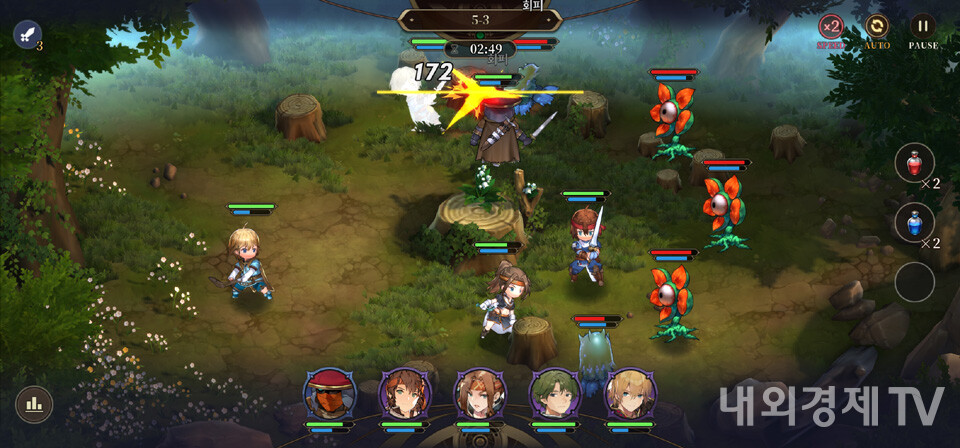Select the green-haired hero portrait
The height and width of the screenshot is (448, 960).
(554, 394)
